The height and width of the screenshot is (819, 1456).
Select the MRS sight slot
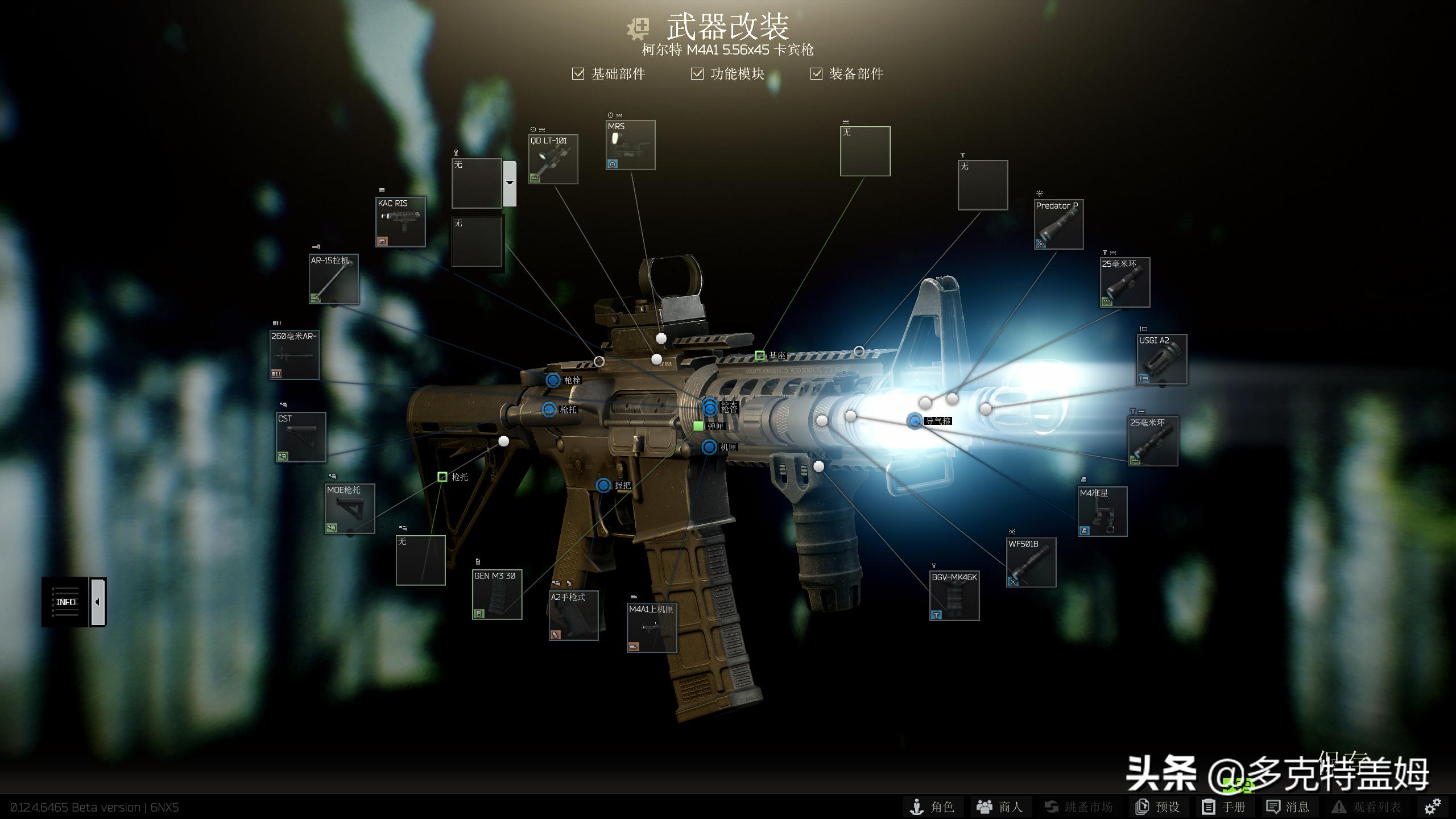[630, 145]
